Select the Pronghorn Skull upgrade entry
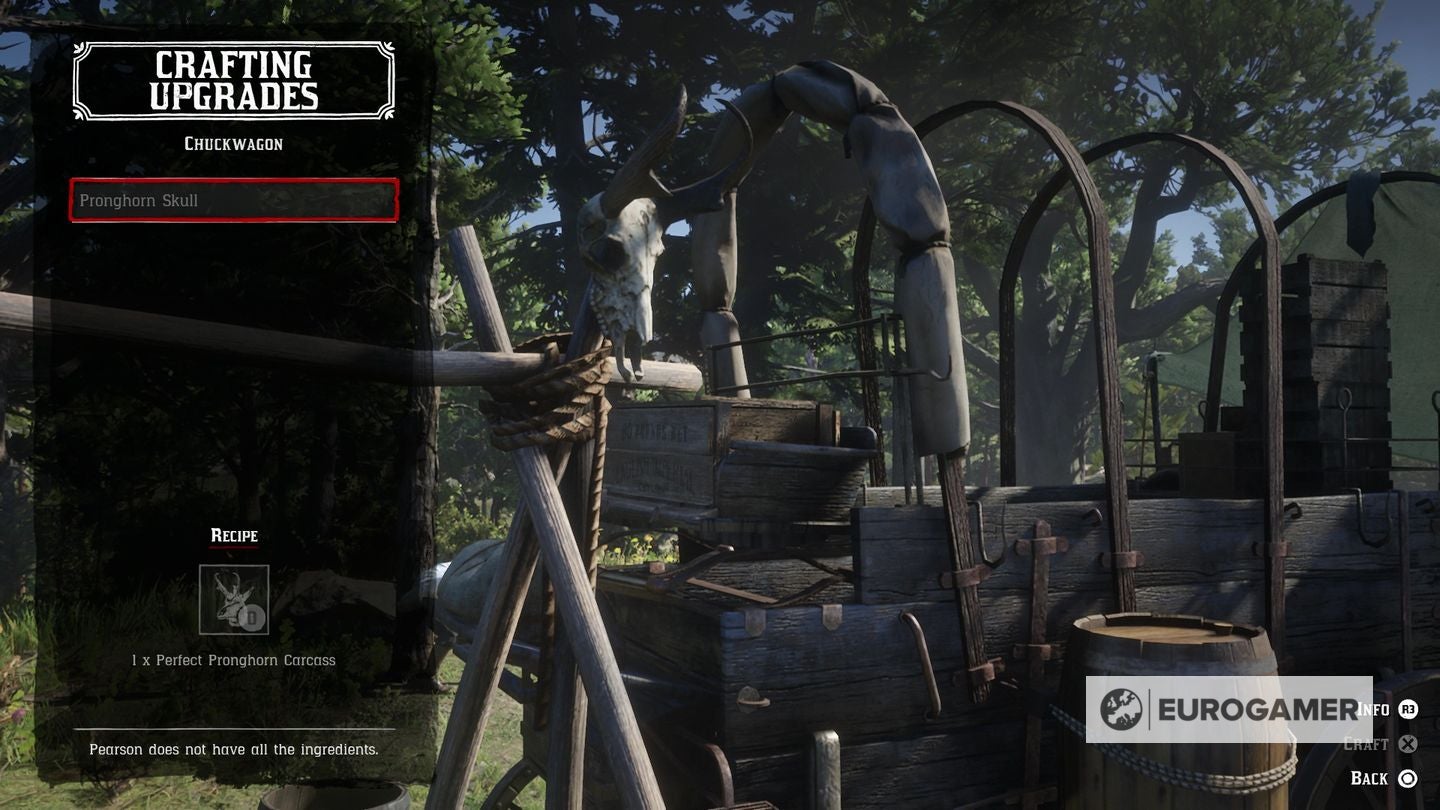 tap(234, 200)
